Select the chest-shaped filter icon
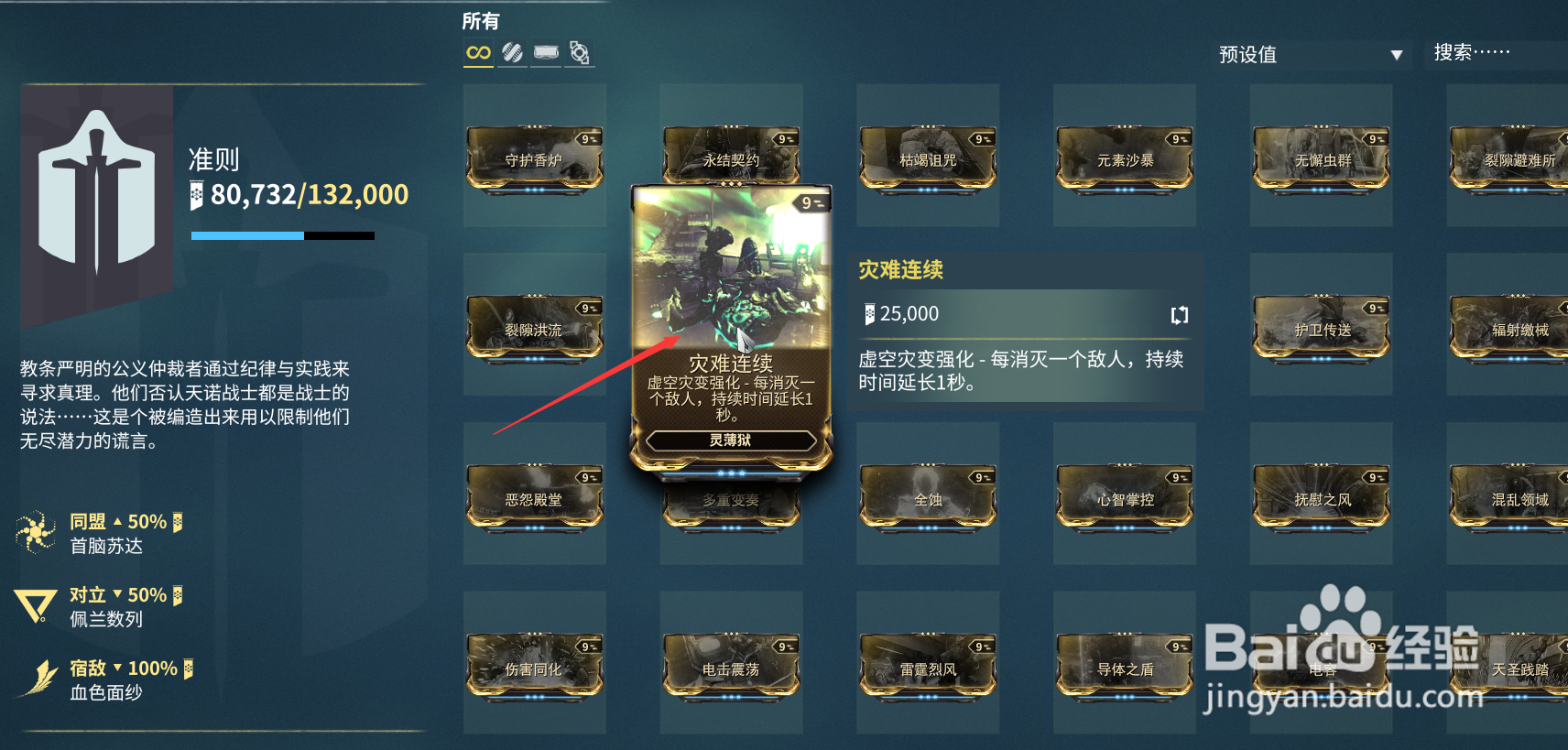1568x750 pixels. point(546,53)
